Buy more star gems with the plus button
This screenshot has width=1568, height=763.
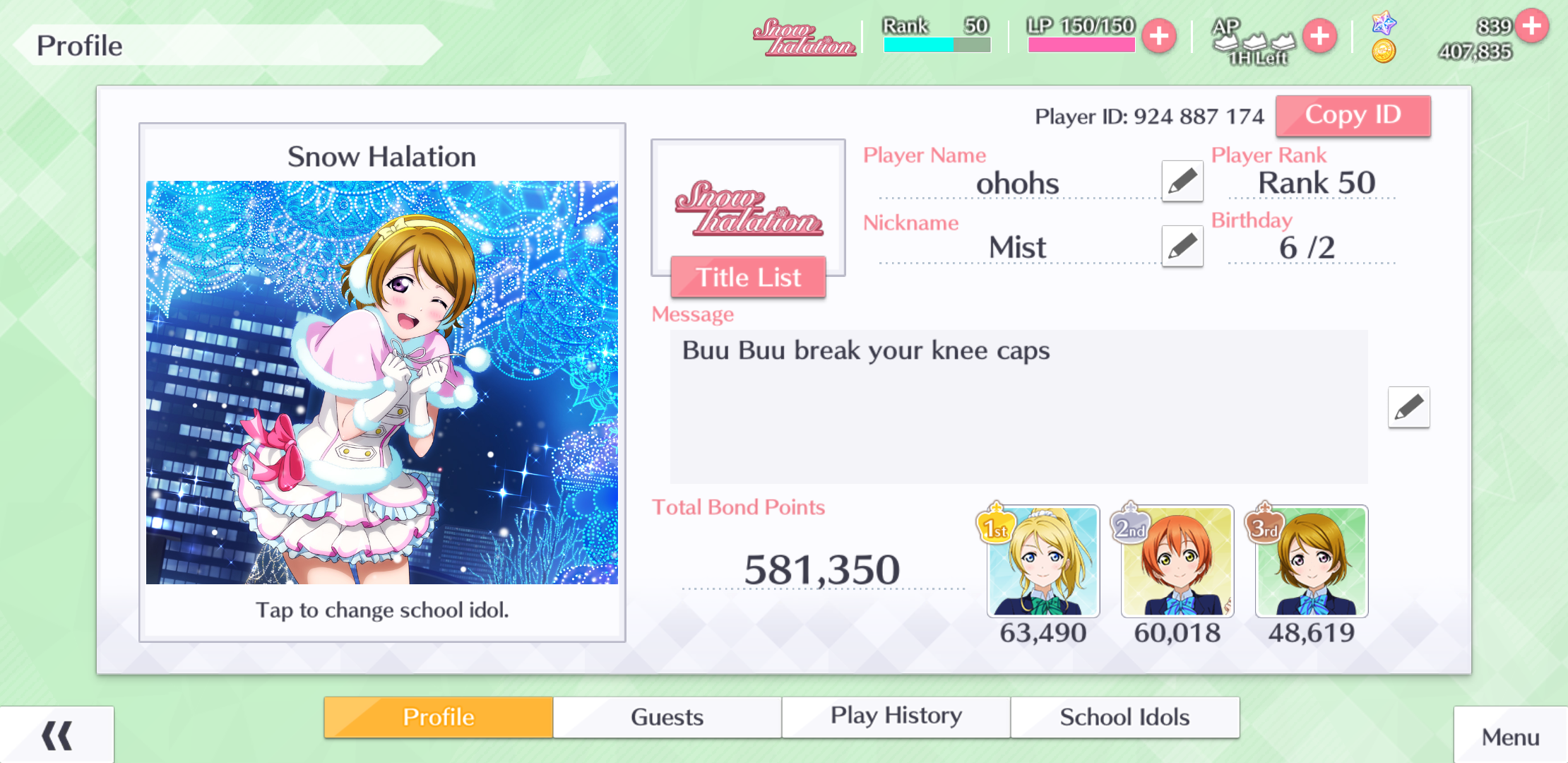1531,26
